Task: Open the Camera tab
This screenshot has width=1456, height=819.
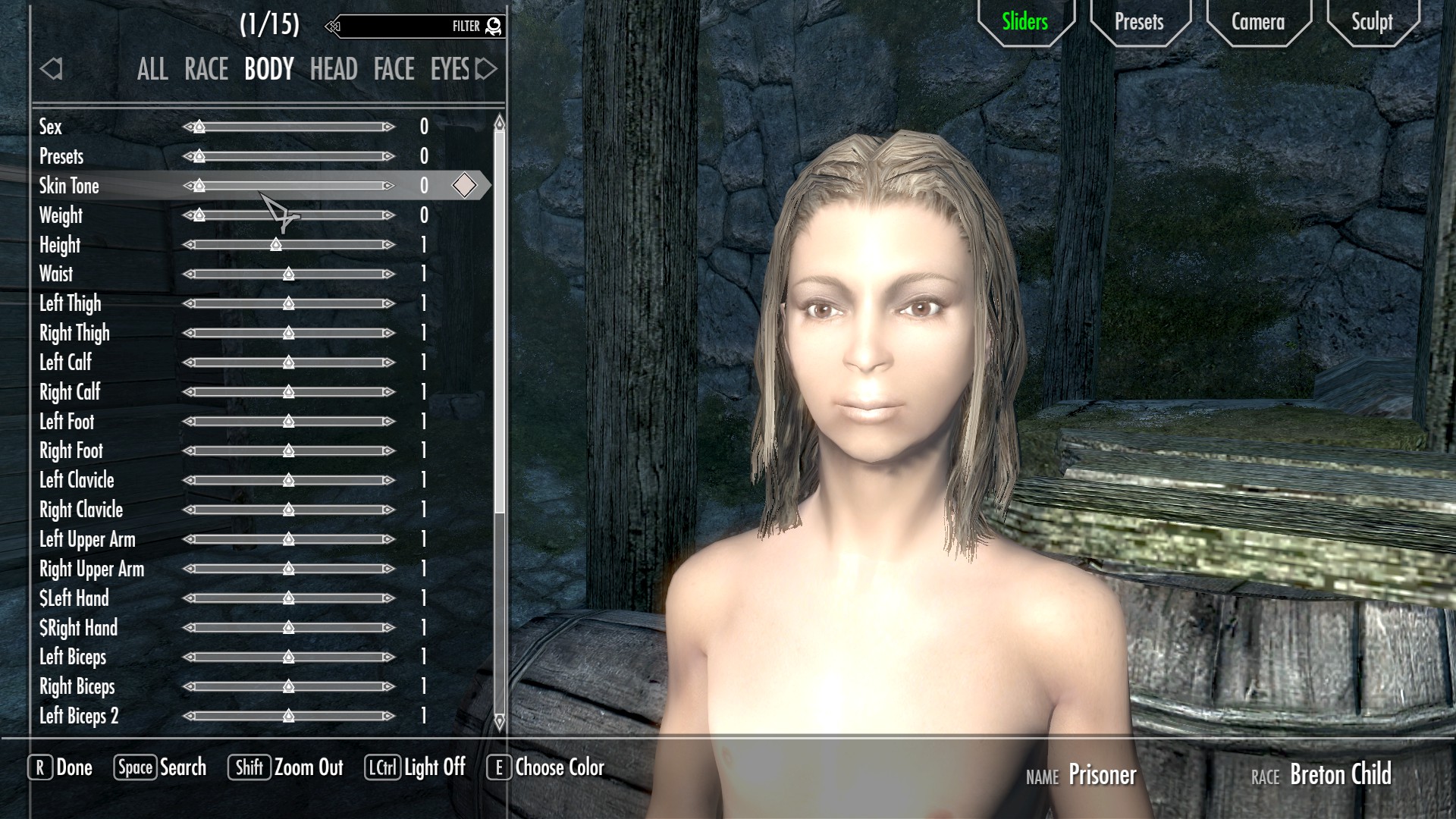Action: [1257, 22]
